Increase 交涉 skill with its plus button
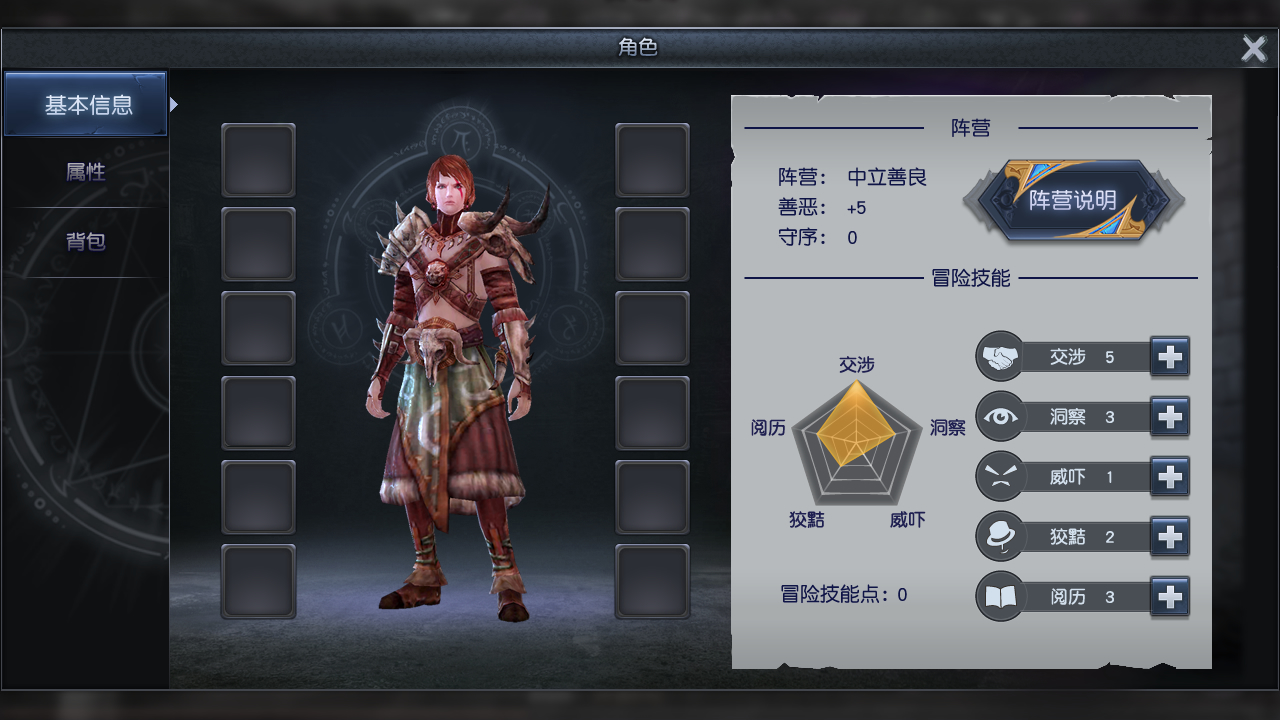Screen dimensions: 1280x720 click(x=1169, y=357)
